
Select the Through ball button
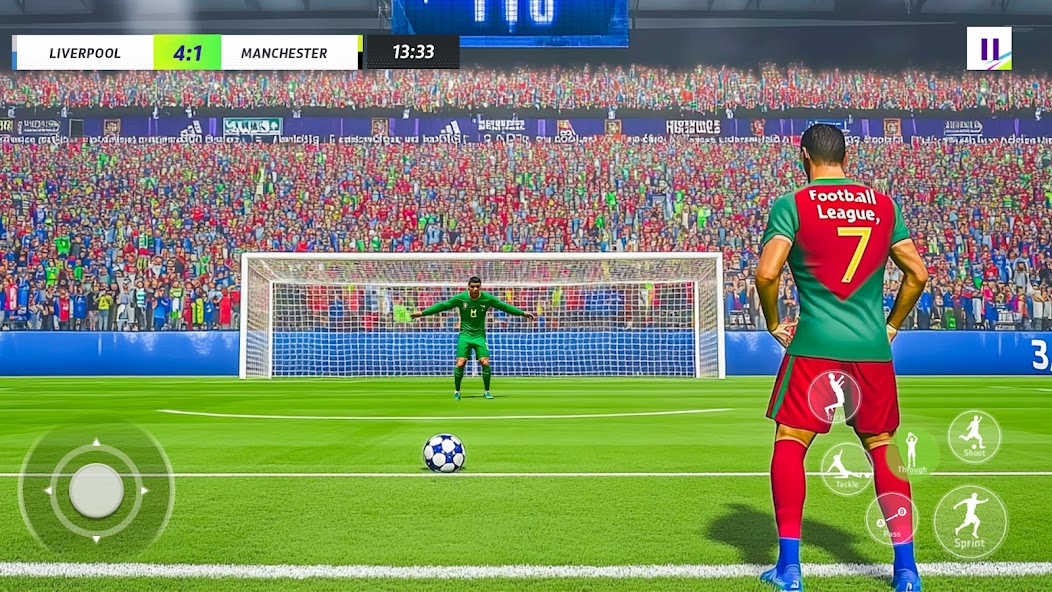click(911, 454)
